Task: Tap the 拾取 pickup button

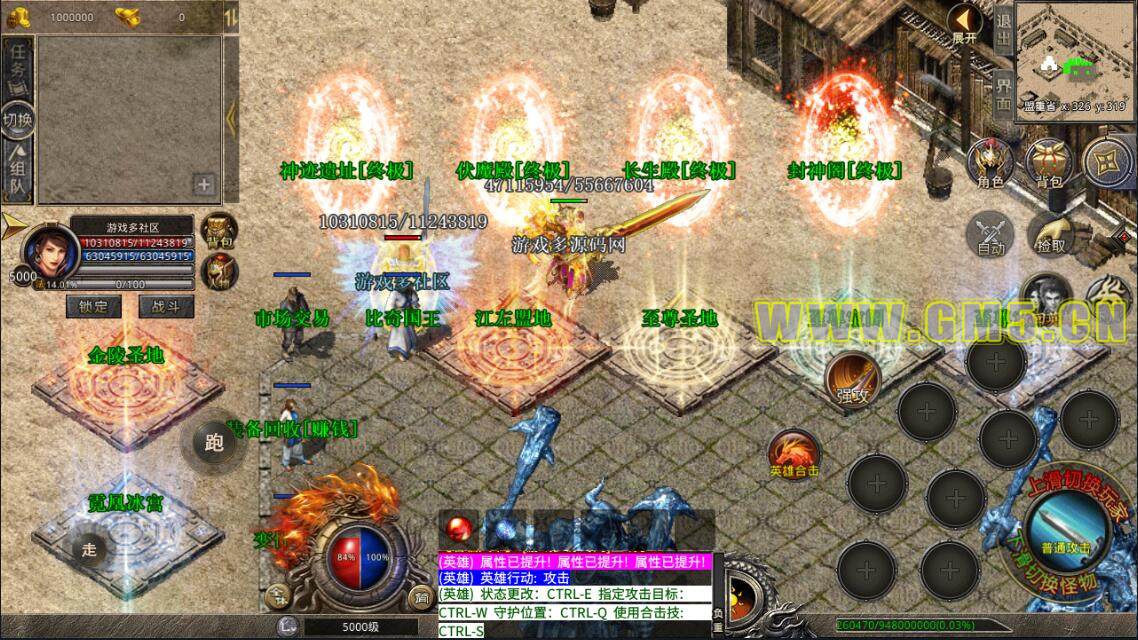Action: click(1050, 234)
